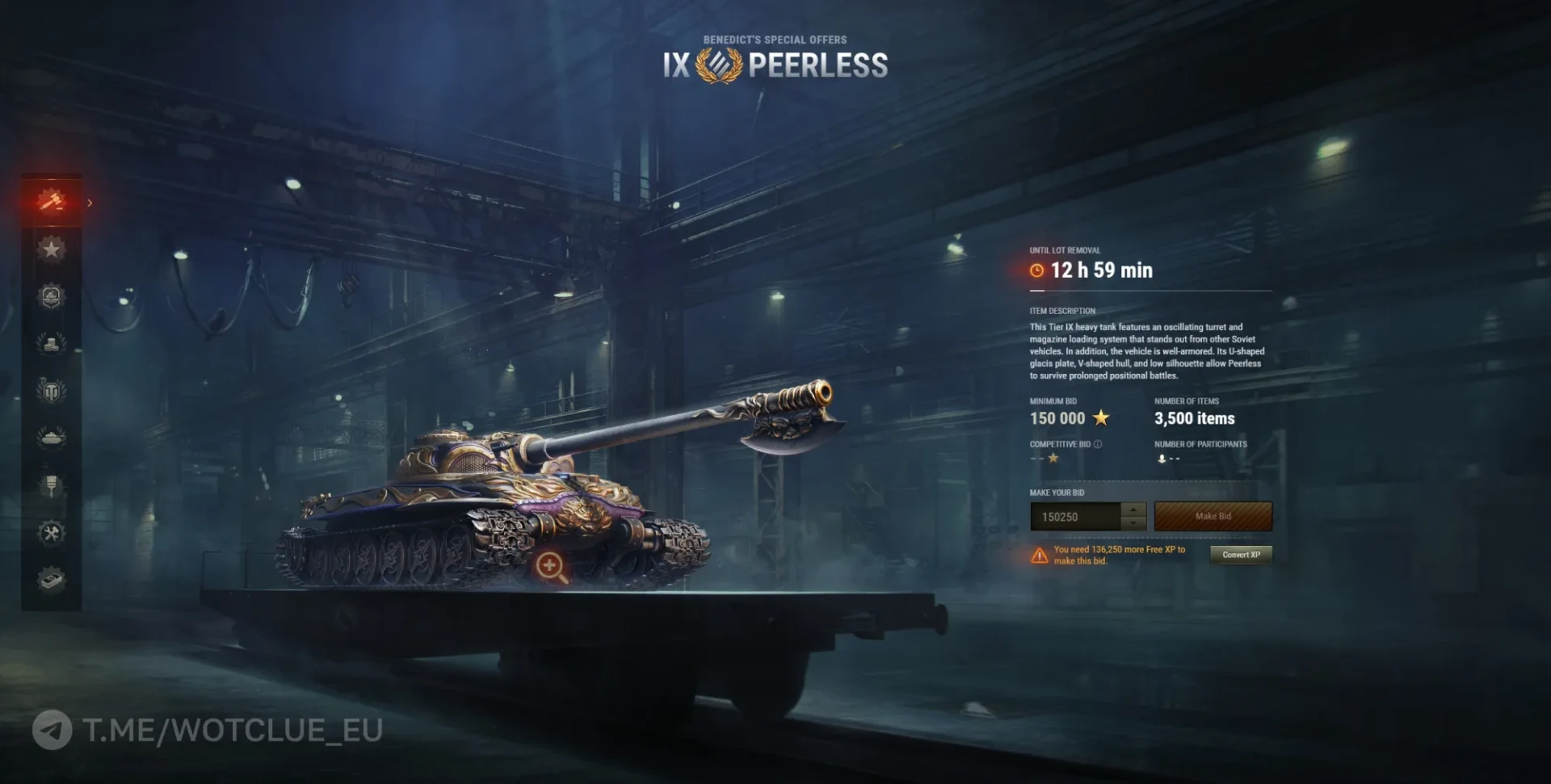Decrease the bid with the down arrow
The height and width of the screenshot is (784, 1551).
pos(1133,523)
